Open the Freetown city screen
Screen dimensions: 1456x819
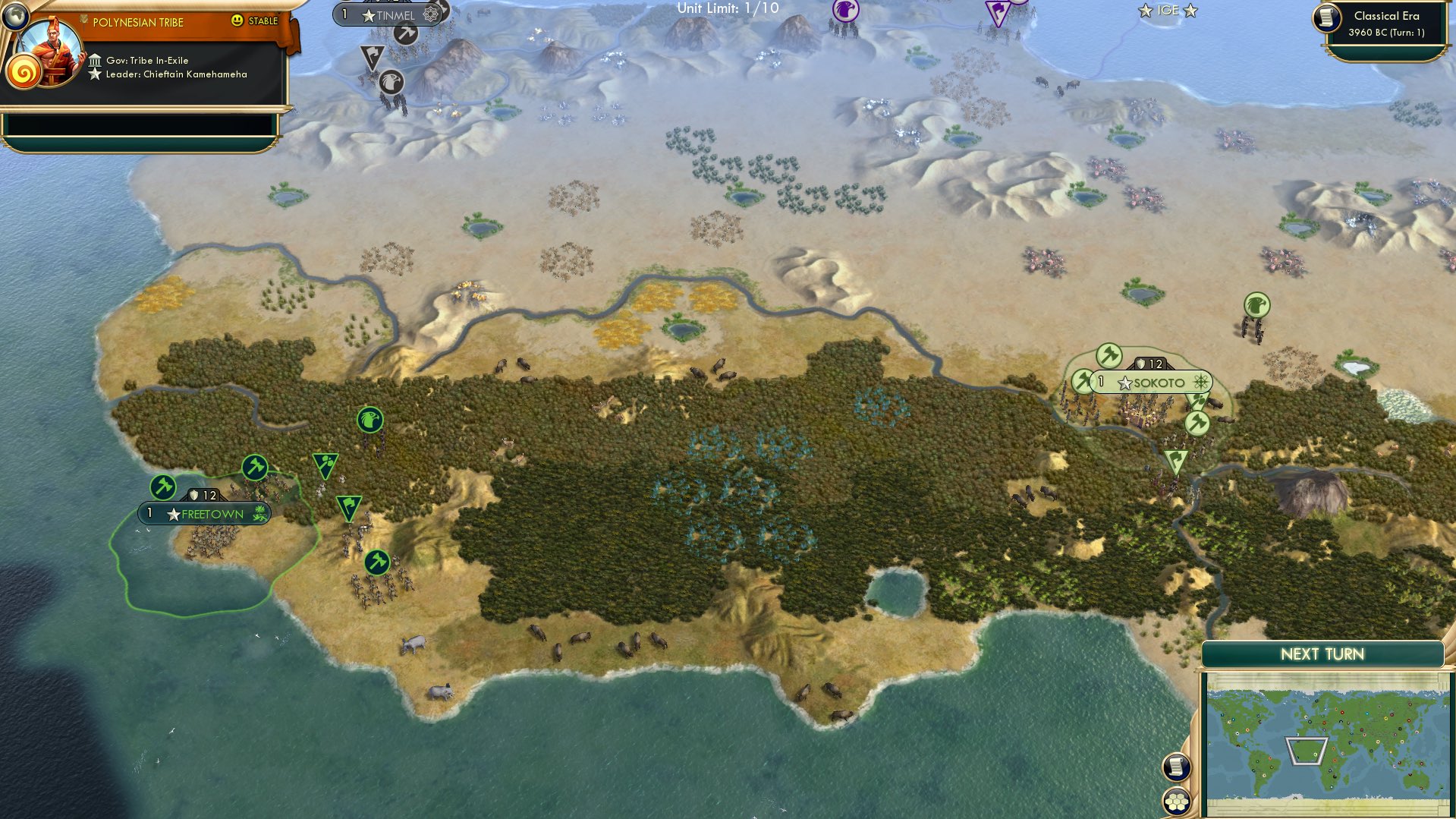205,513
